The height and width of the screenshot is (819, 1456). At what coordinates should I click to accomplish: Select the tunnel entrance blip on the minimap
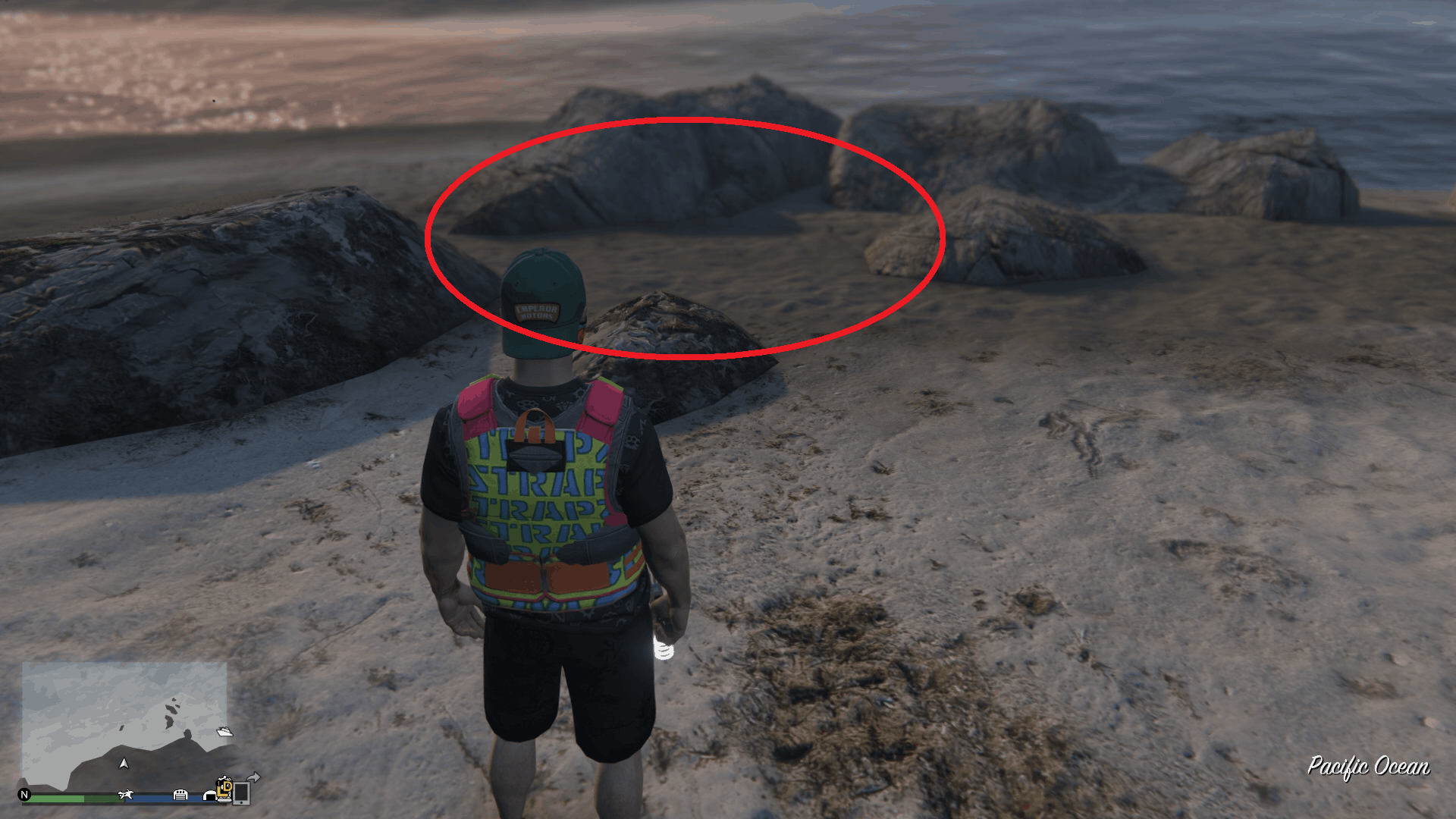pyautogui.click(x=209, y=797)
